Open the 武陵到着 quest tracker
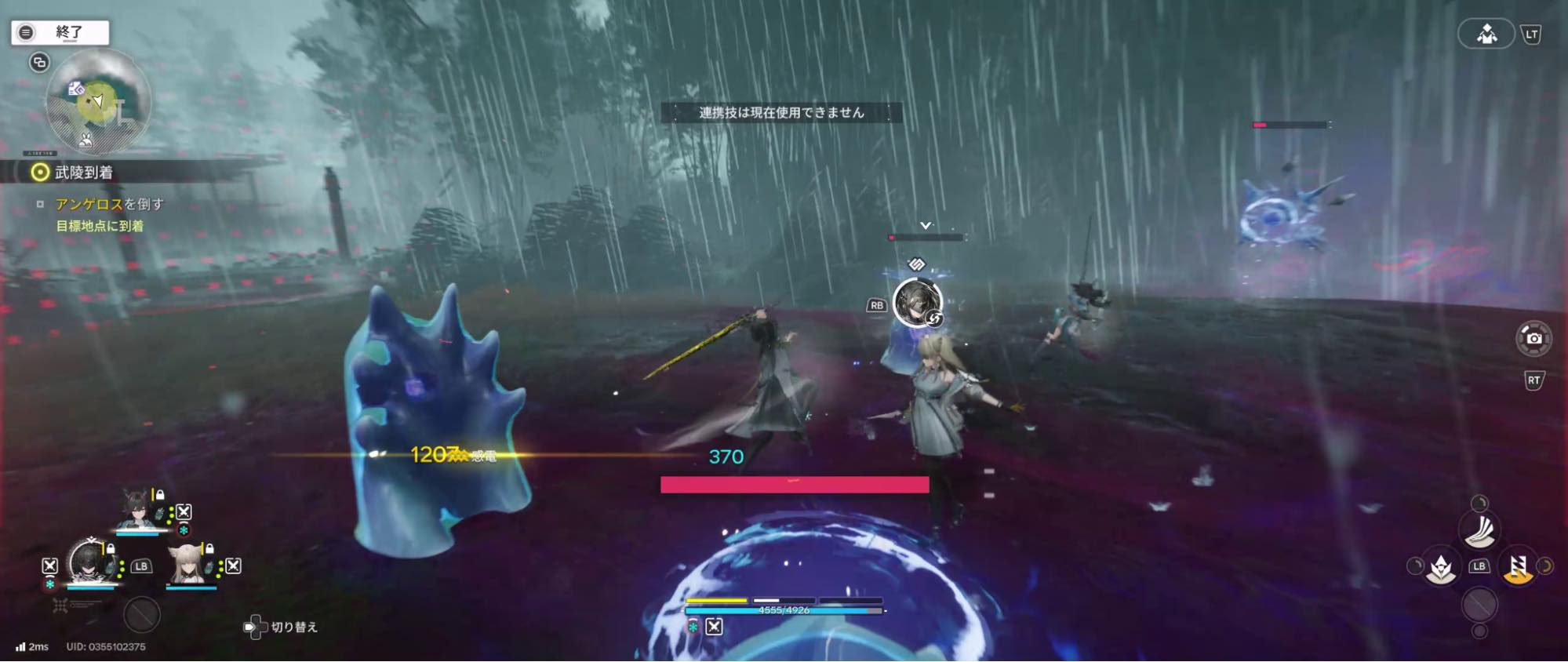Screen dimensions: 1568x662 click(x=83, y=172)
